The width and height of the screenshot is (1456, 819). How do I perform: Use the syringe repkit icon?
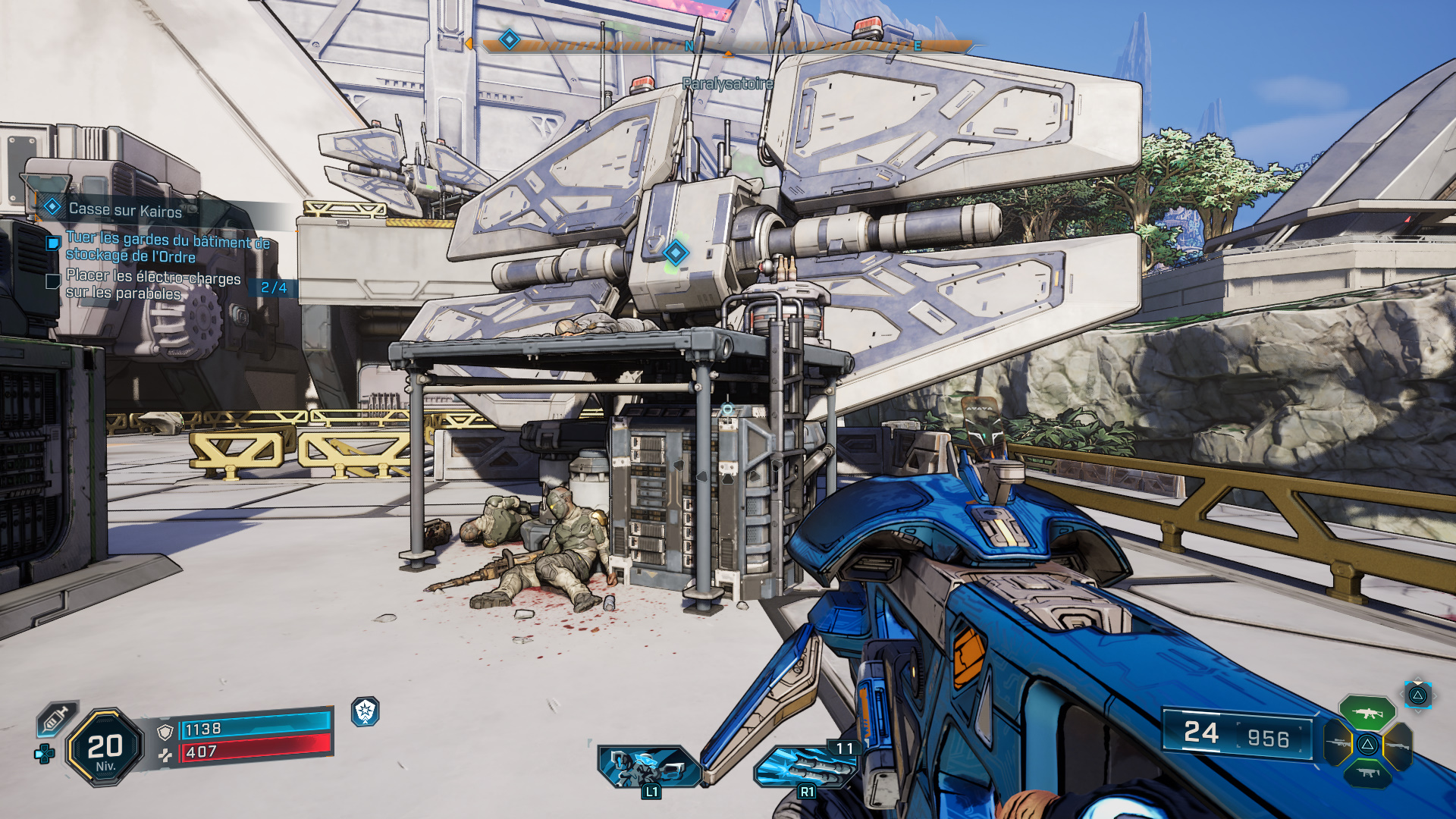pos(57,718)
